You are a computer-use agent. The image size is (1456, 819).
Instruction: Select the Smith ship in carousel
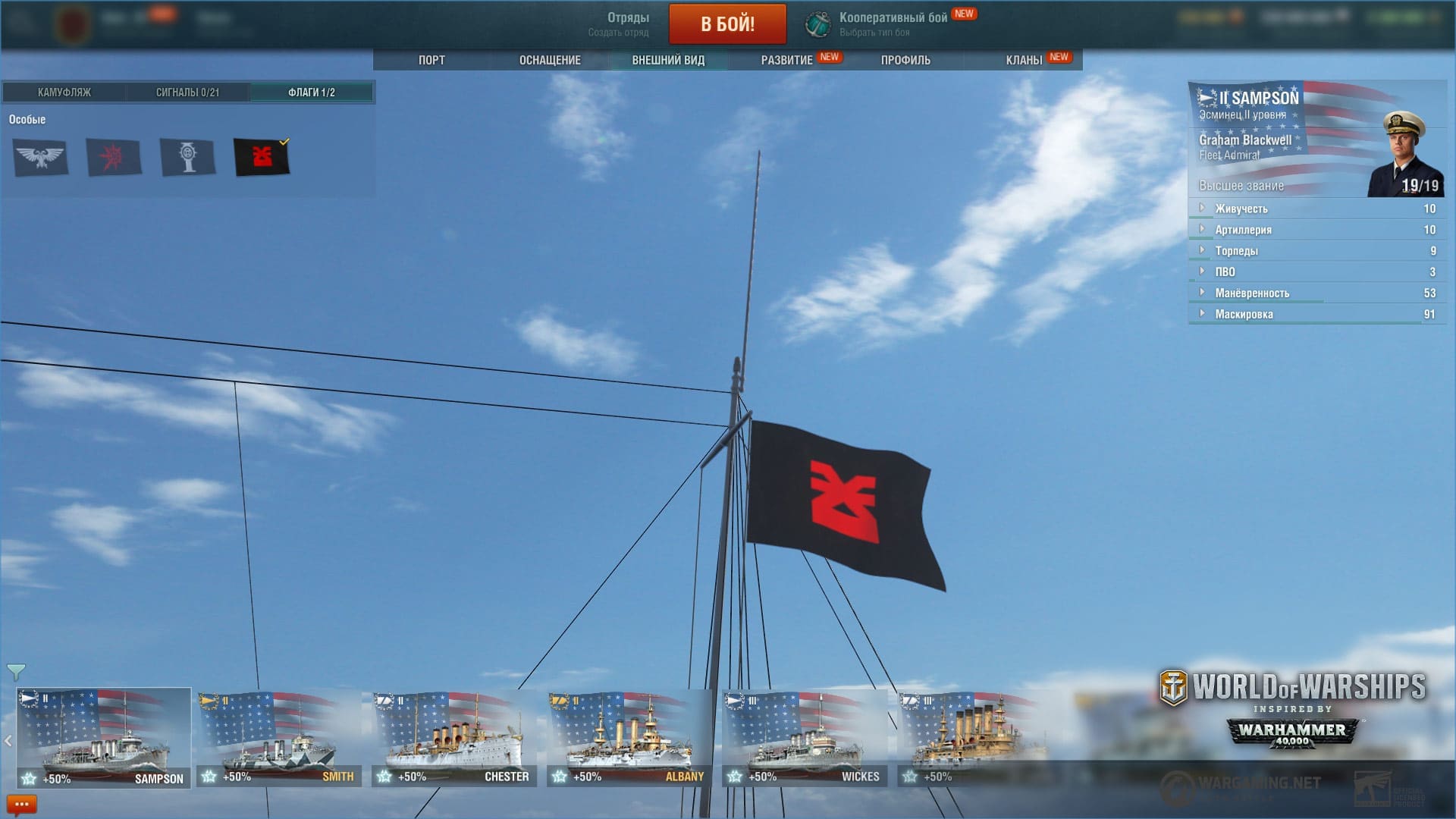pyautogui.click(x=279, y=739)
